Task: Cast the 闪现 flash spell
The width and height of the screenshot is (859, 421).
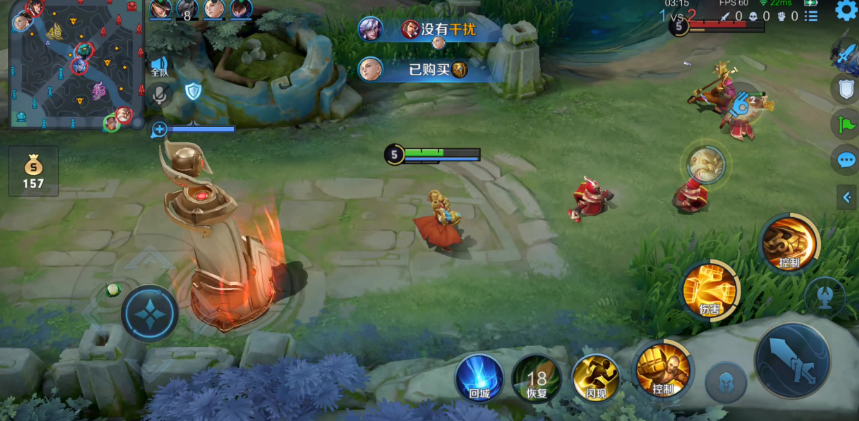Action: 595,378
